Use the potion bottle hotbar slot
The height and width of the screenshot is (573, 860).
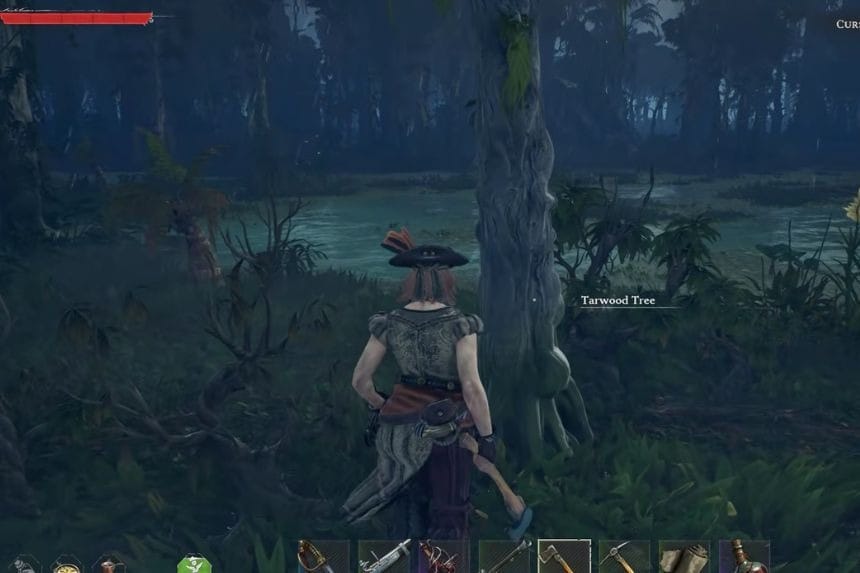744,557
